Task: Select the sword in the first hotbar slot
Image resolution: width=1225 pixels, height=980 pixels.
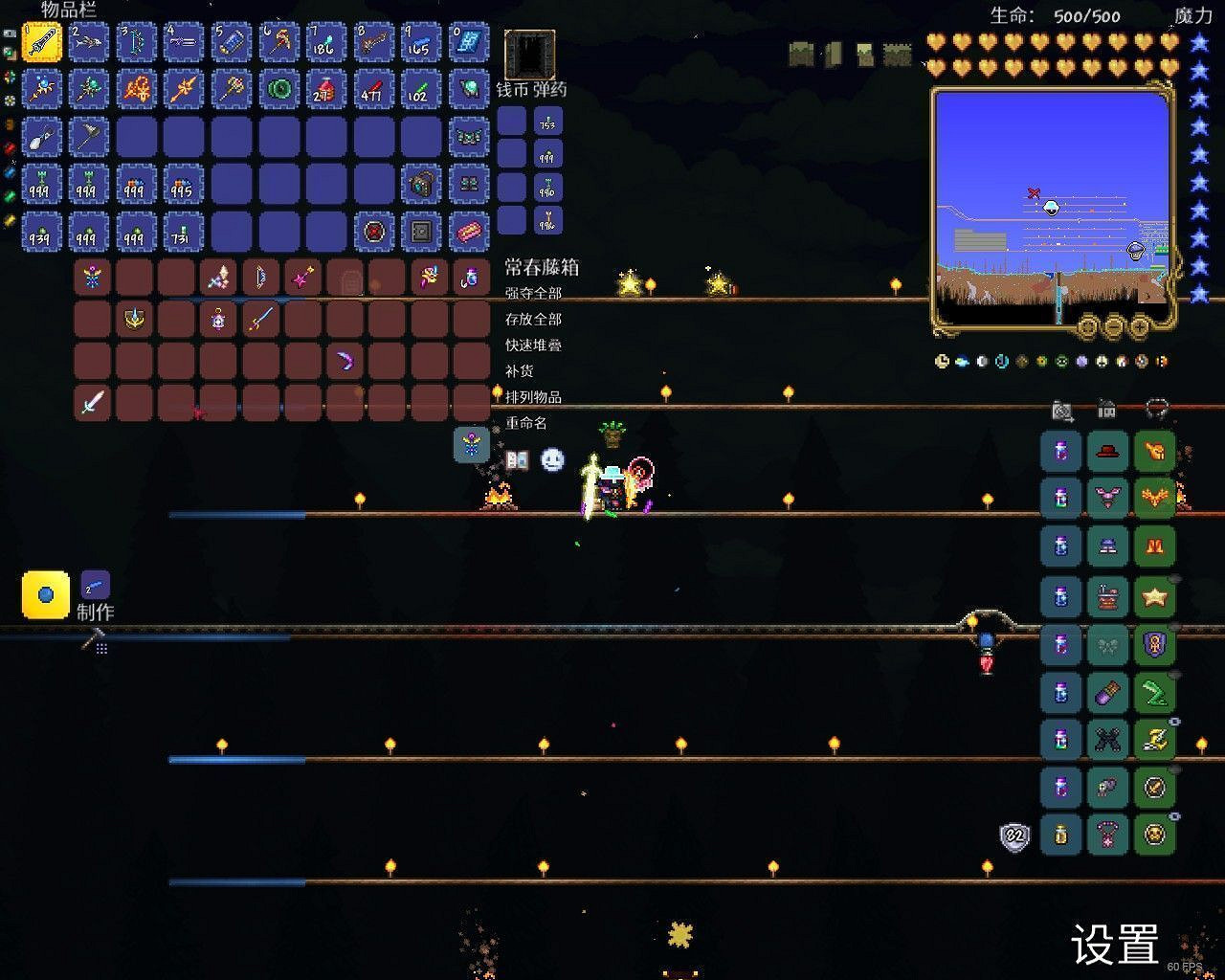Action: point(41,41)
